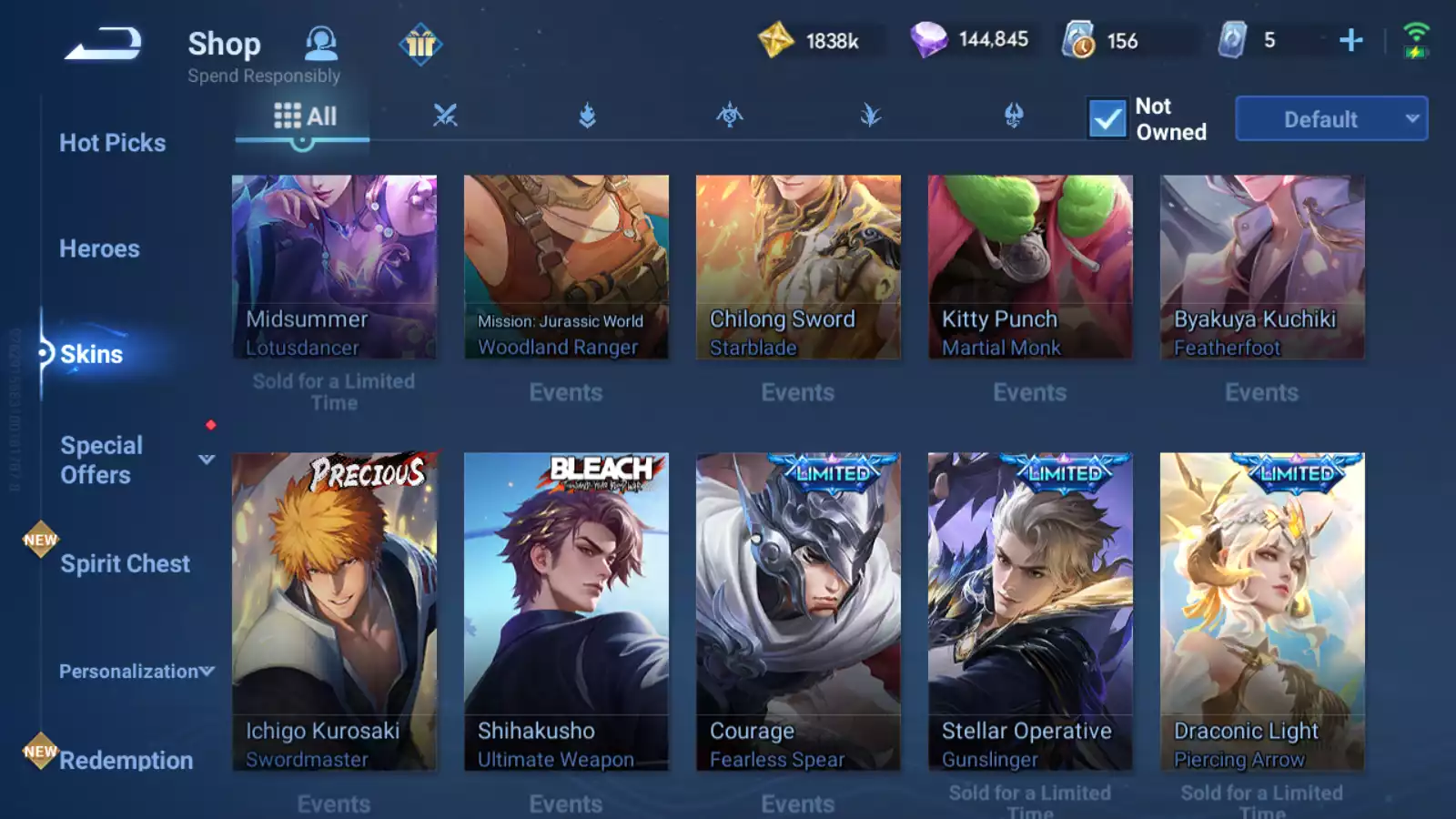The image size is (1456, 819).
Task: Choose the Chilong Sword Starblade skin
Action: 798,267
